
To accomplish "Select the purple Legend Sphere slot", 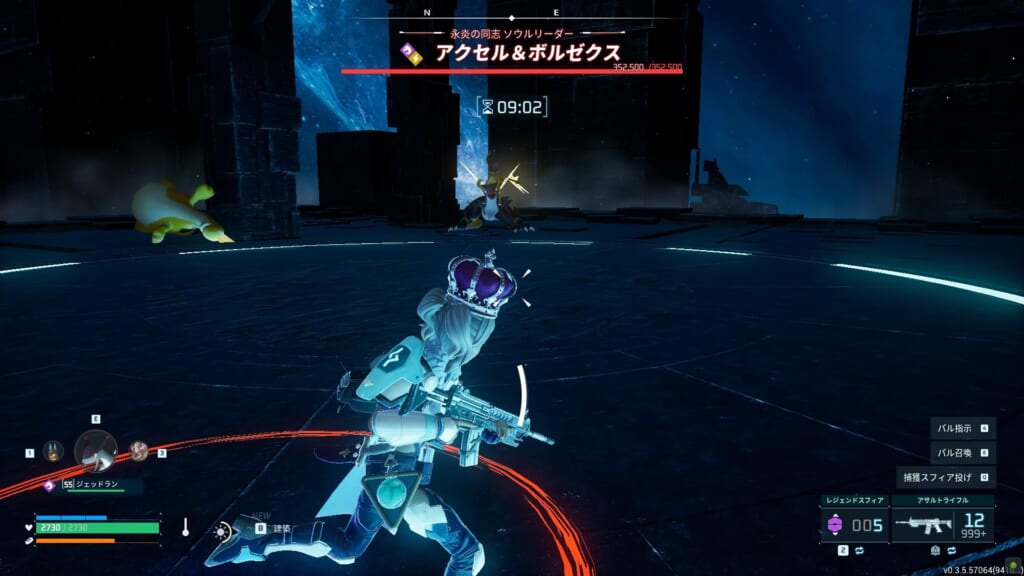I will pyautogui.click(x=837, y=524).
